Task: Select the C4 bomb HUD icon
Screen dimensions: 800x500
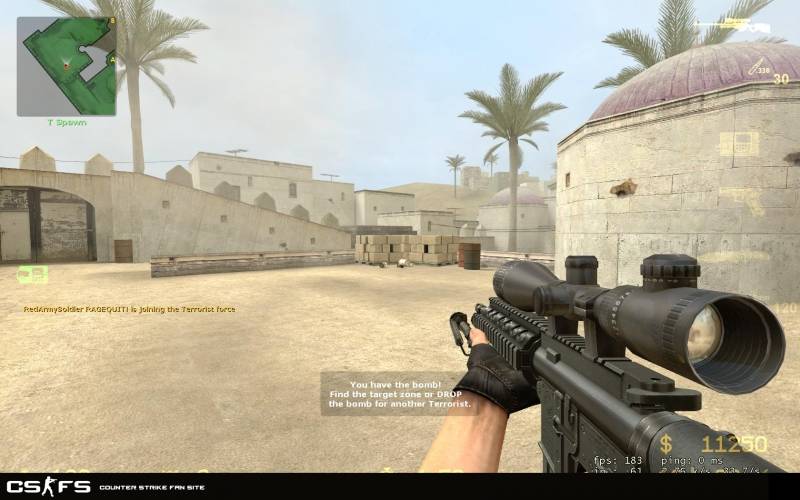Action: 740,143
